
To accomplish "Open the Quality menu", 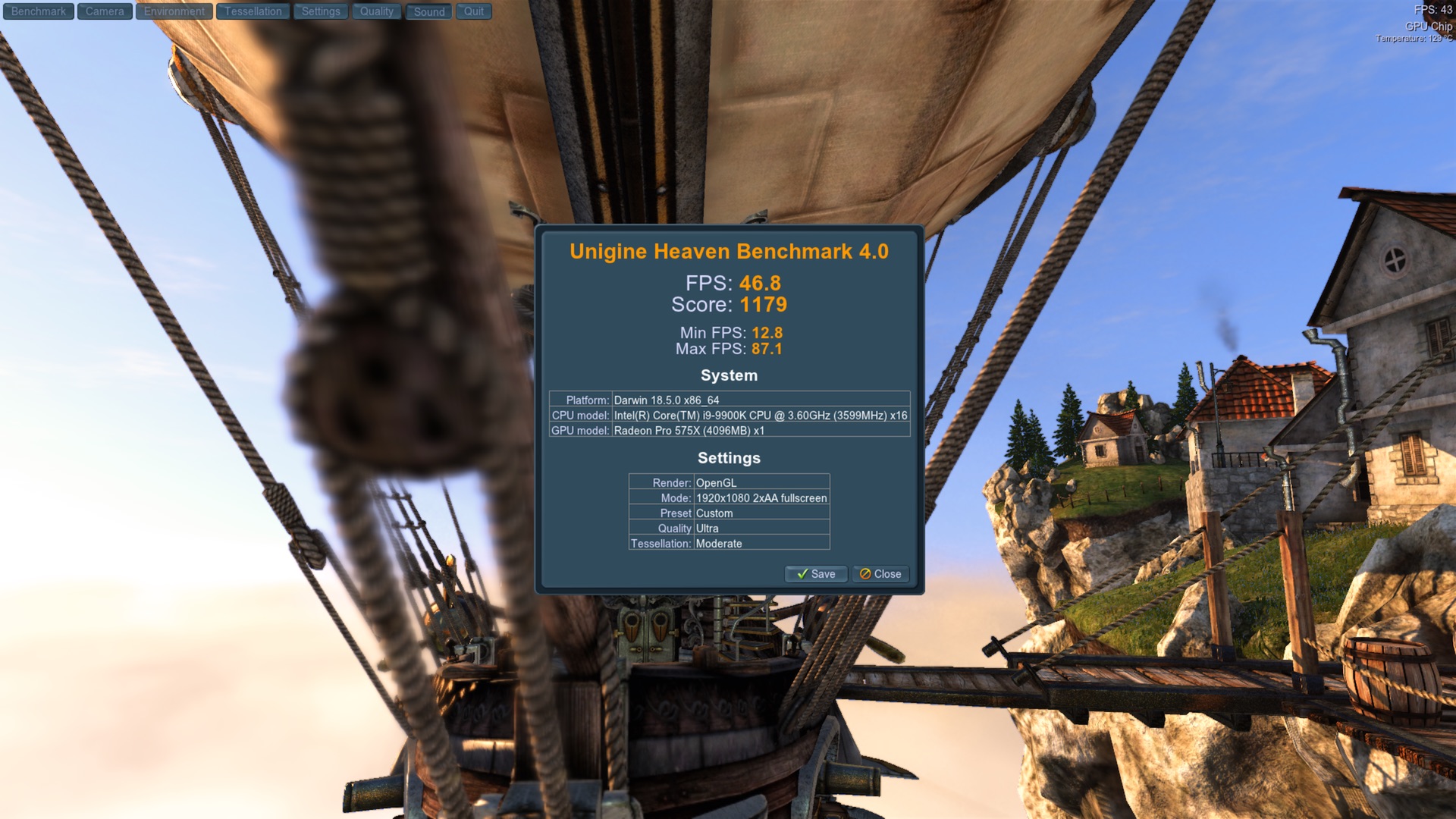I will coord(377,11).
